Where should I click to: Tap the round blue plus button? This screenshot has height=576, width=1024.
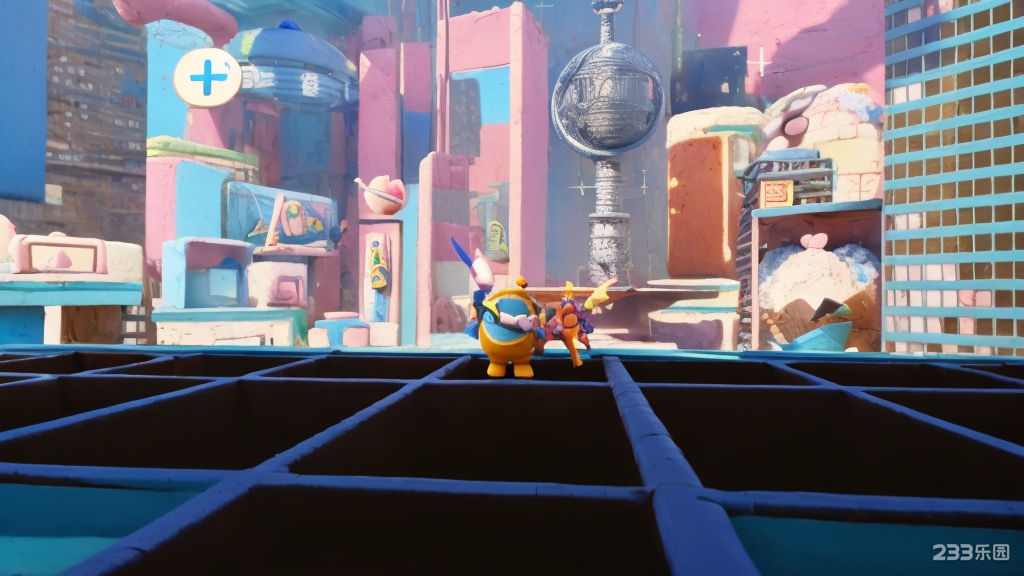(x=207, y=77)
